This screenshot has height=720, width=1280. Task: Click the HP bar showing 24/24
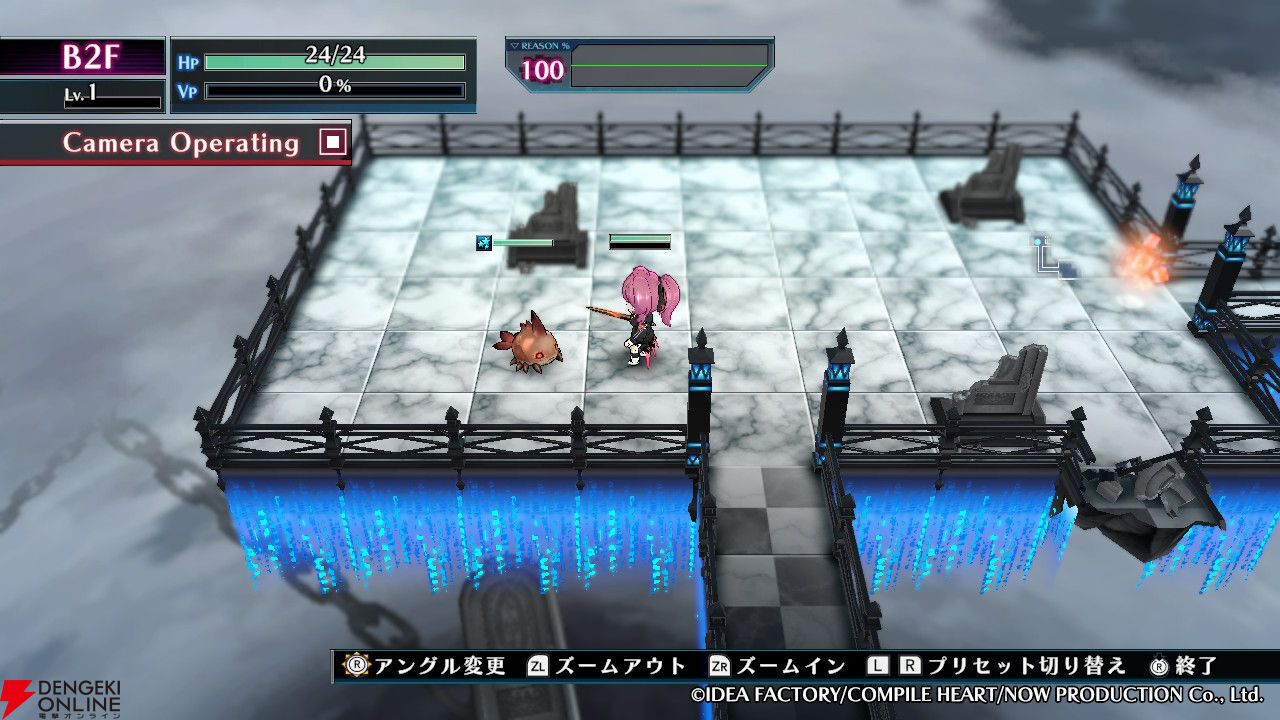click(335, 61)
